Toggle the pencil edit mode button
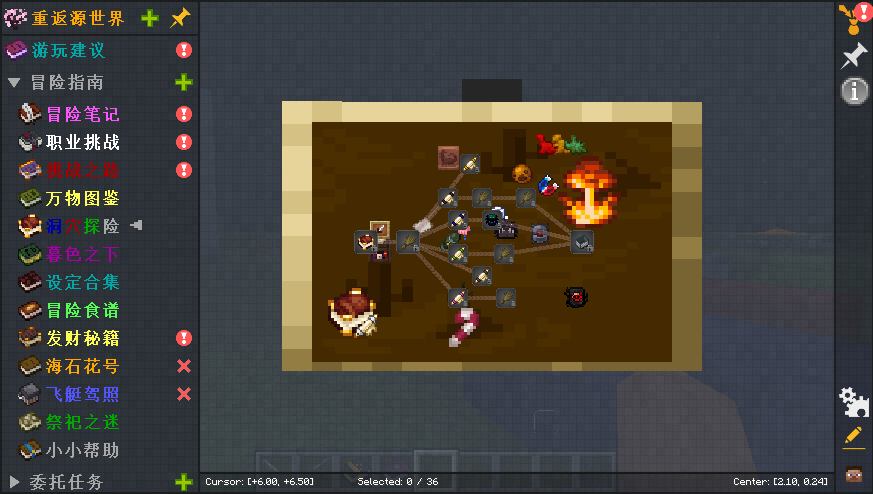The width and height of the screenshot is (873, 494). 853,436
